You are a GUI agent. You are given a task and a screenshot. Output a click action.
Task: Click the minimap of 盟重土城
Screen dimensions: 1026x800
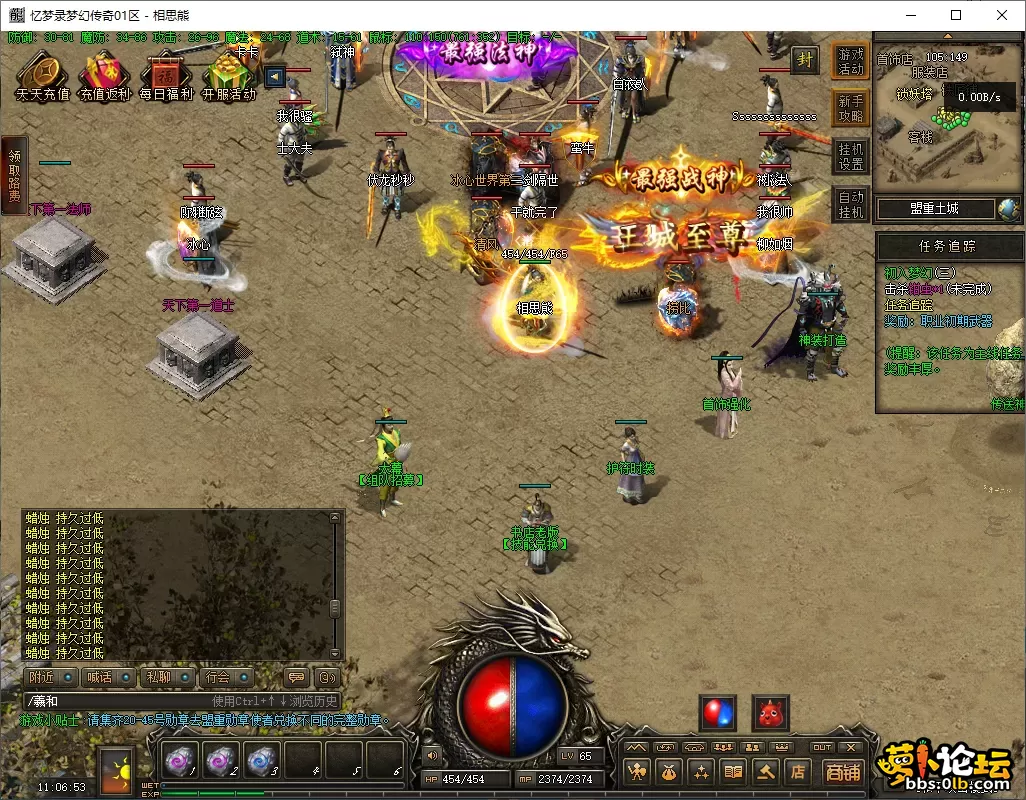(x=945, y=120)
